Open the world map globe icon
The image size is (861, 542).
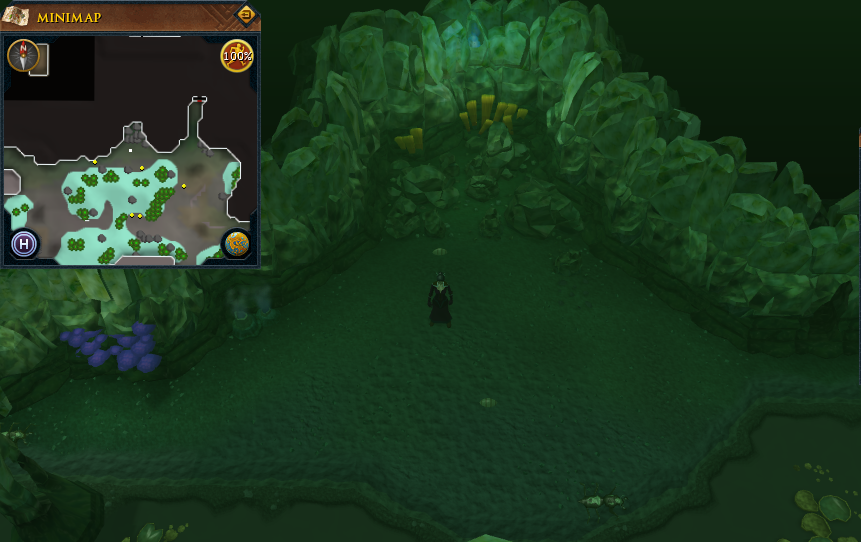237,243
